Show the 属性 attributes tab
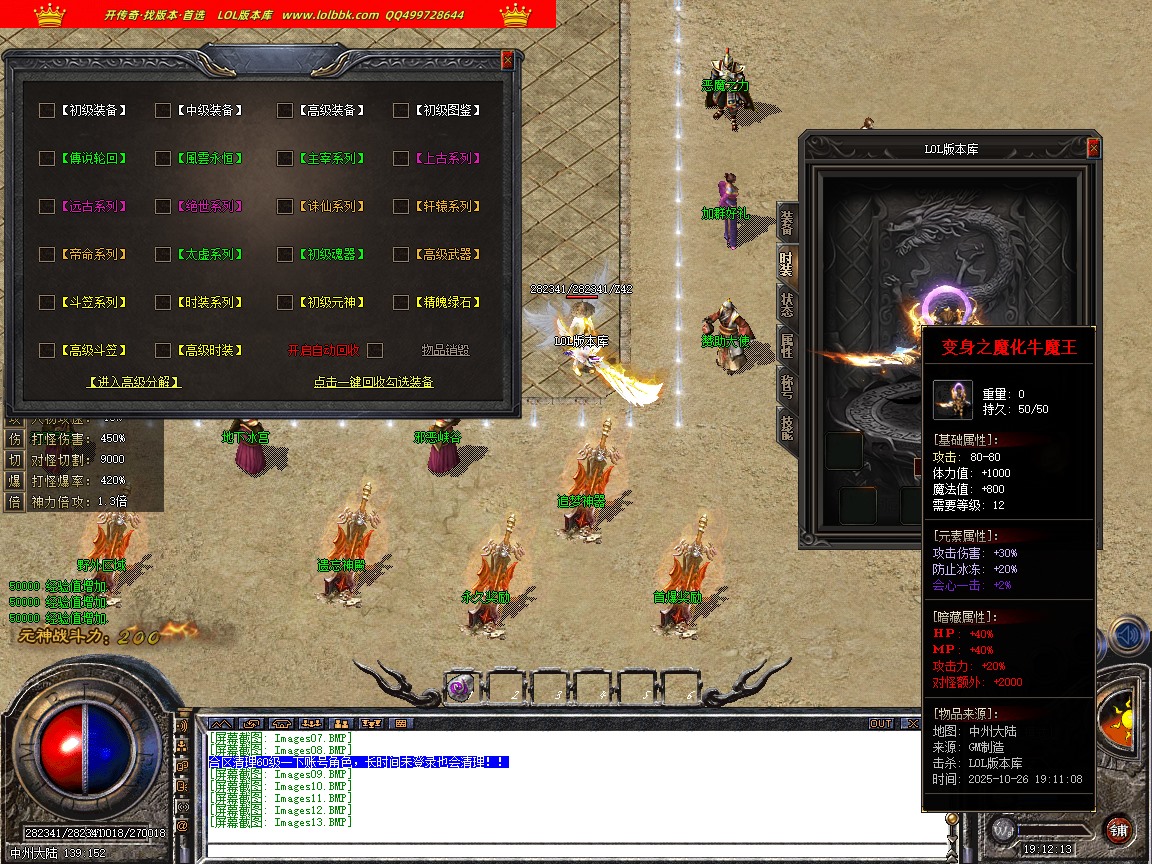 (787, 345)
